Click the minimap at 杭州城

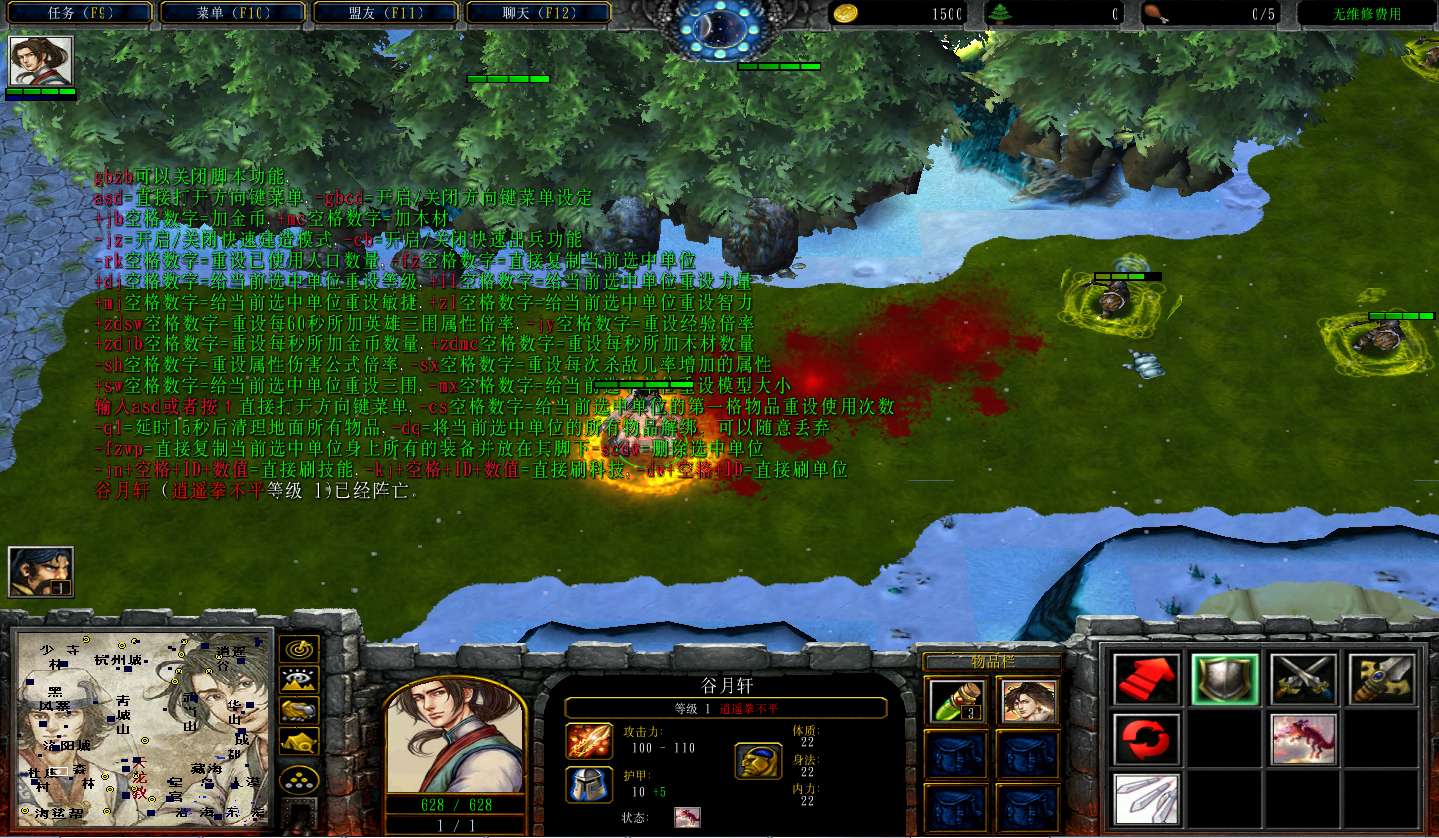point(118,660)
